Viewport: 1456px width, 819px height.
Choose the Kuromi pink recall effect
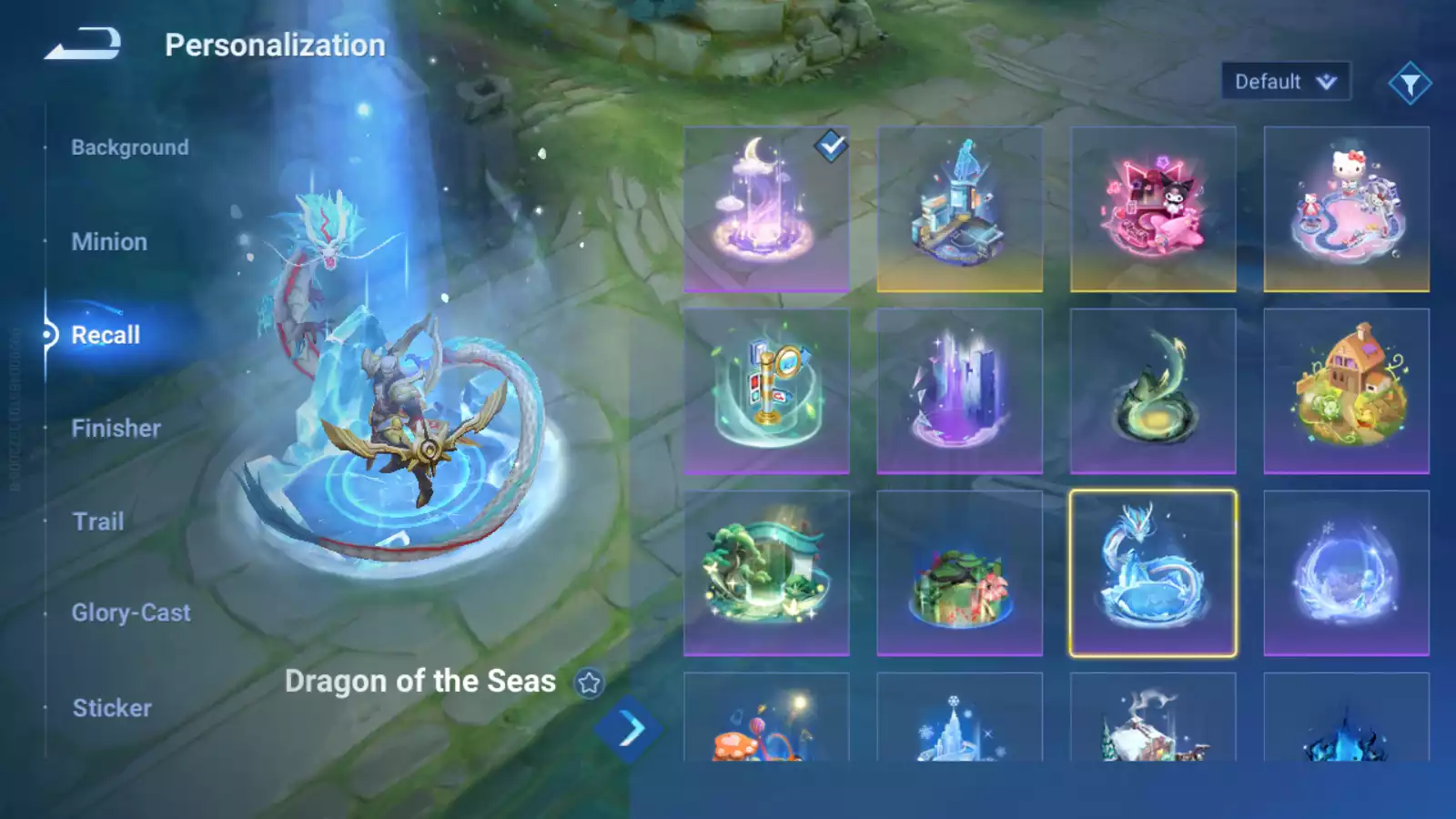click(x=1153, y=209)
